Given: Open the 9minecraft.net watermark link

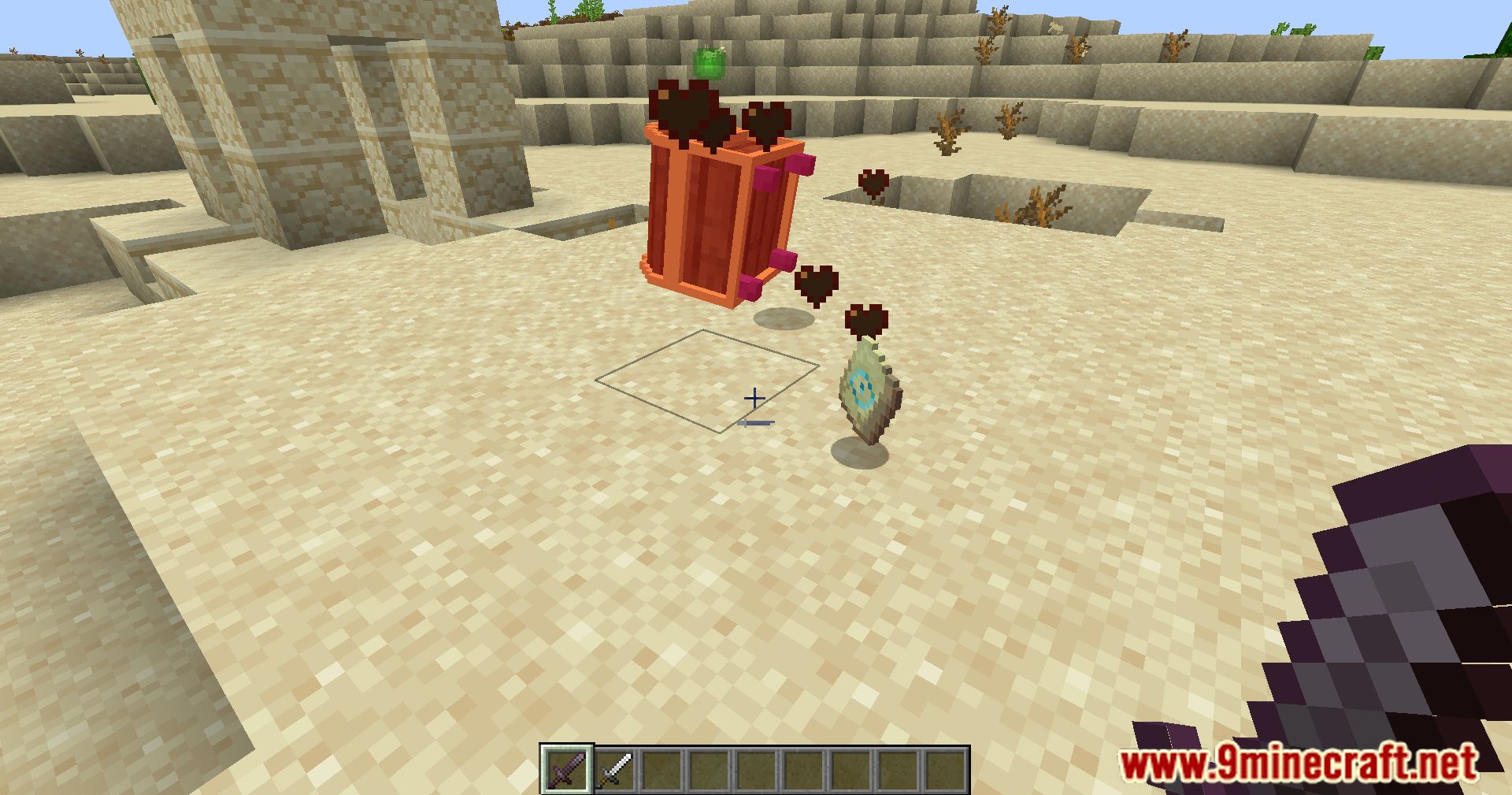Looking at the screenshot, I should [1299, 763].
